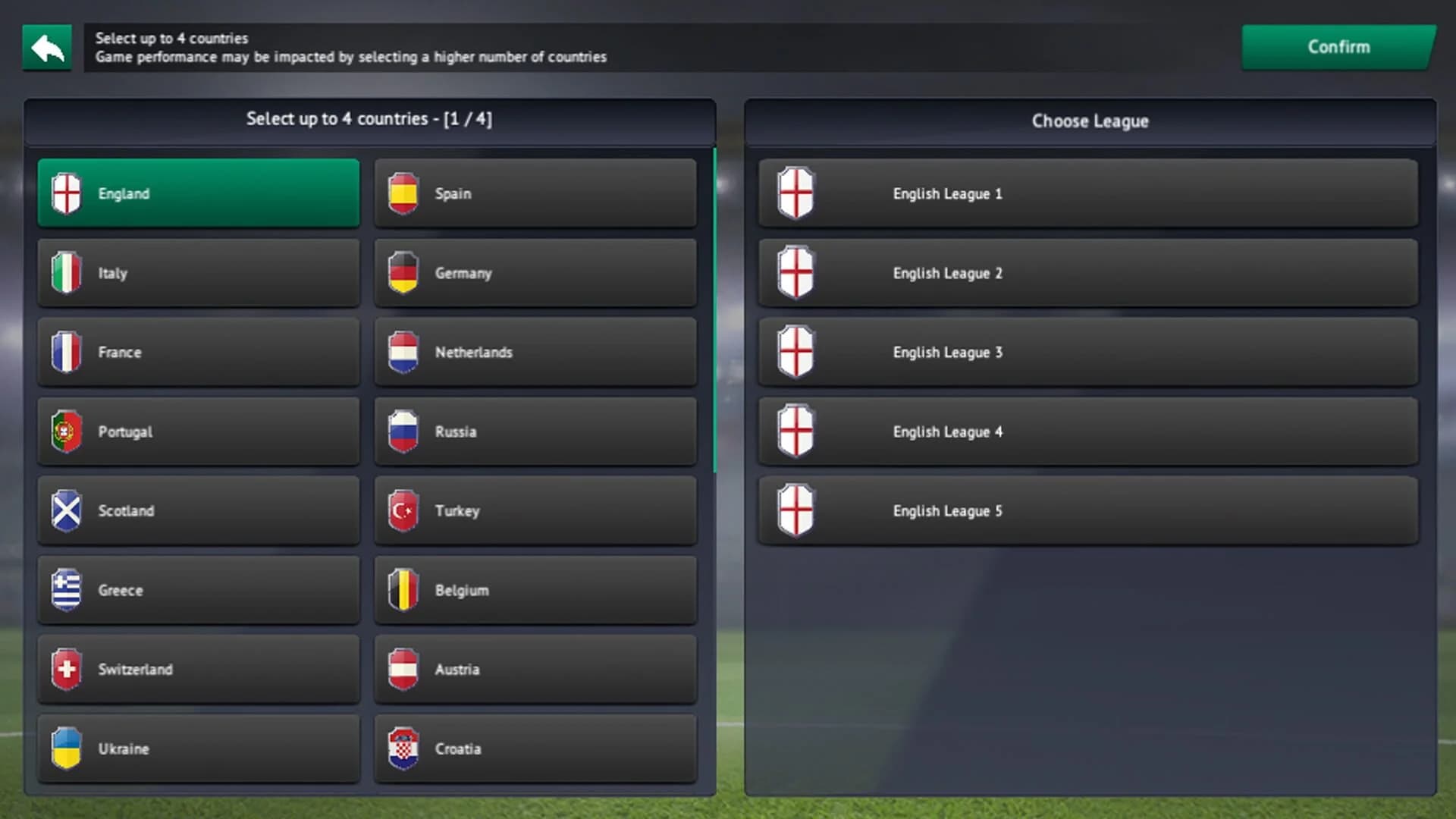Deselect the highlighted England country
This screenshot has width=1456, height=819.
pos(199,193)
